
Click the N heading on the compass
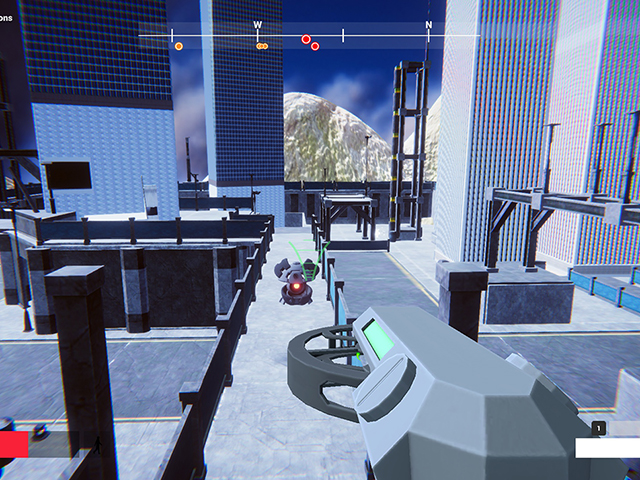tap(429, 25)
